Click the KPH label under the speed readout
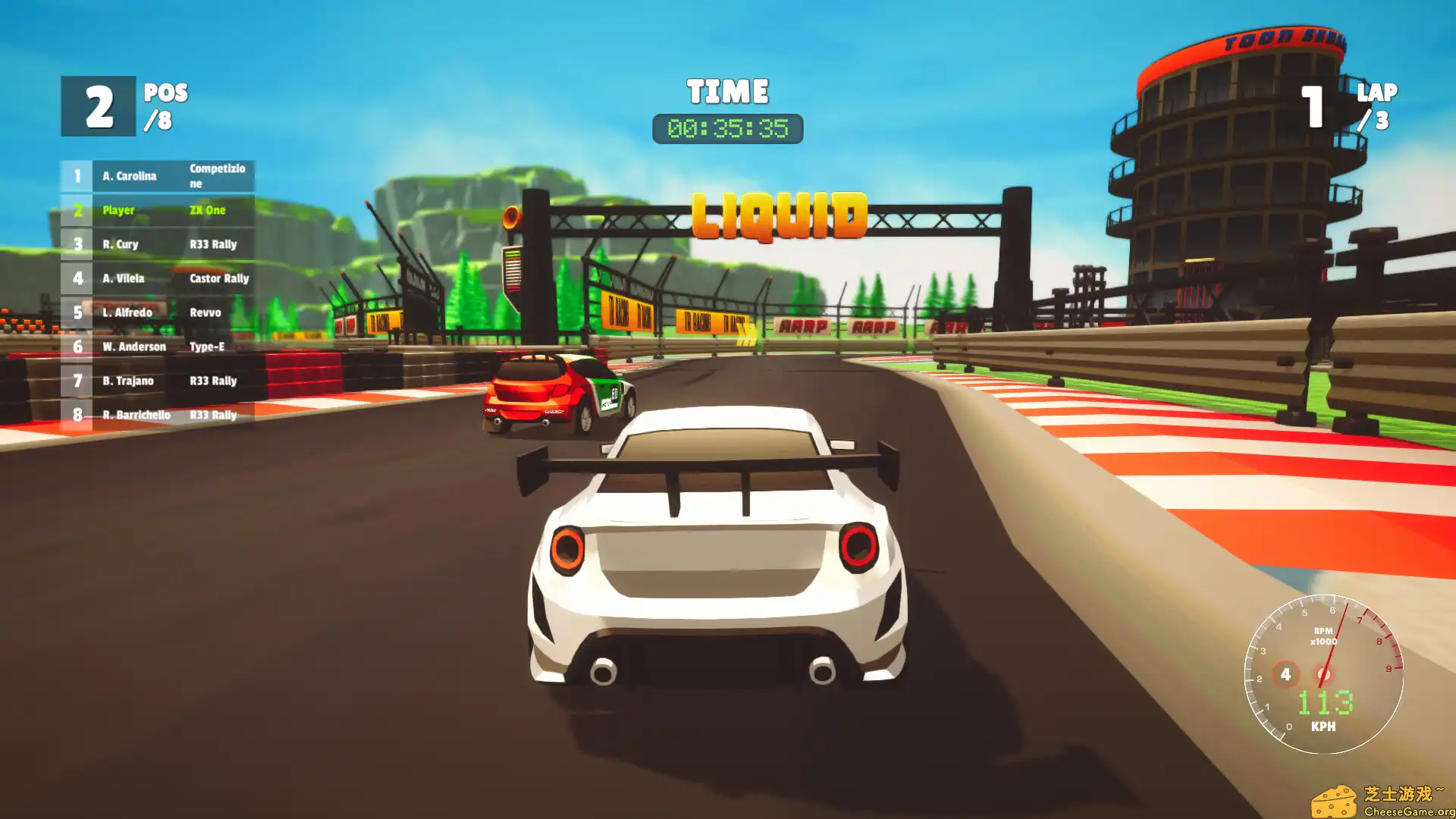This screenshot has width=1456, height=819. pyautogui.click(x=1324, y=726)
